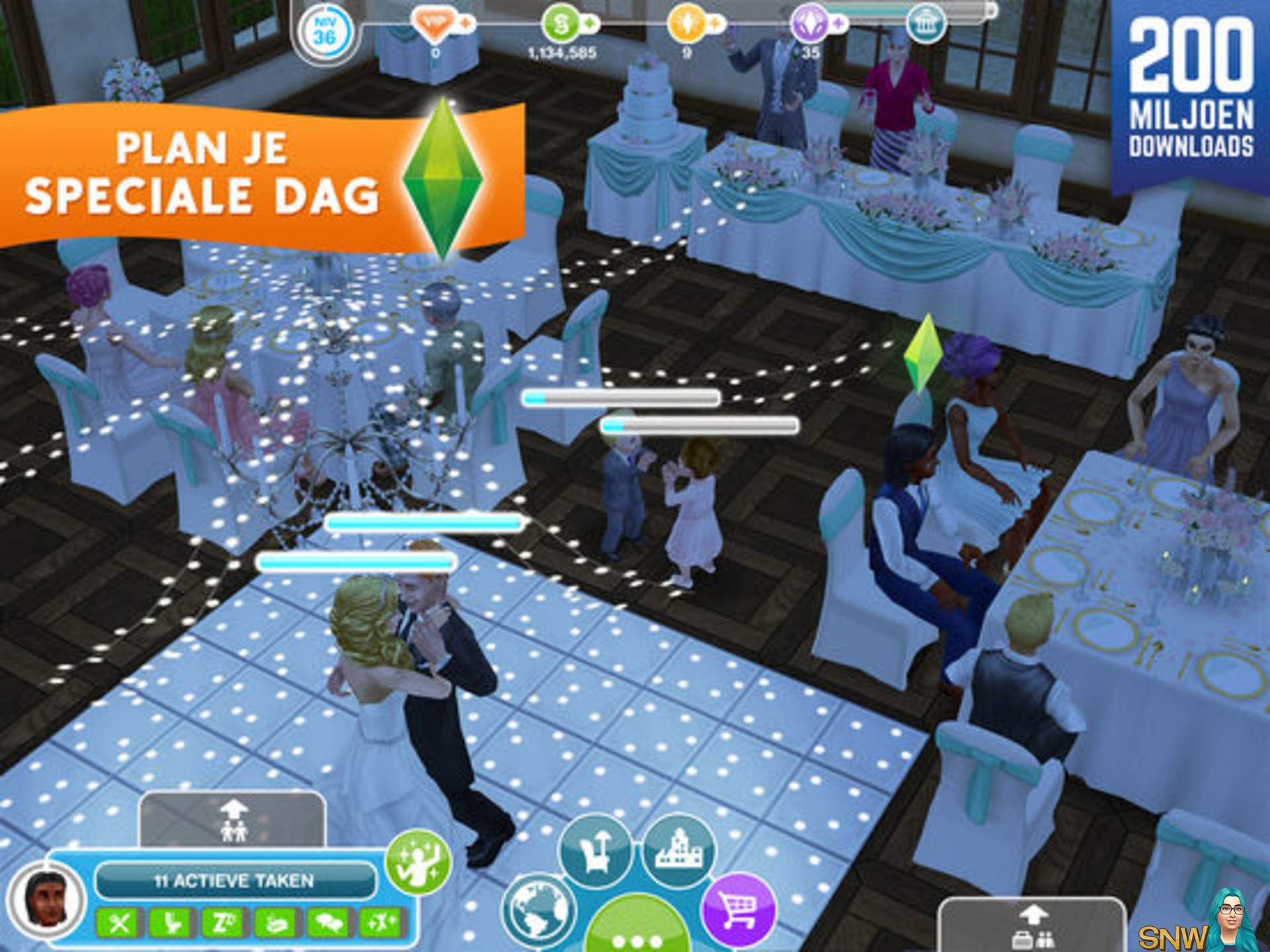The width and height of the screenshot is (1270, 952).
Task: Check the social need speech bubbles icon
Action: pyautogui.click(x=327, y=923)
